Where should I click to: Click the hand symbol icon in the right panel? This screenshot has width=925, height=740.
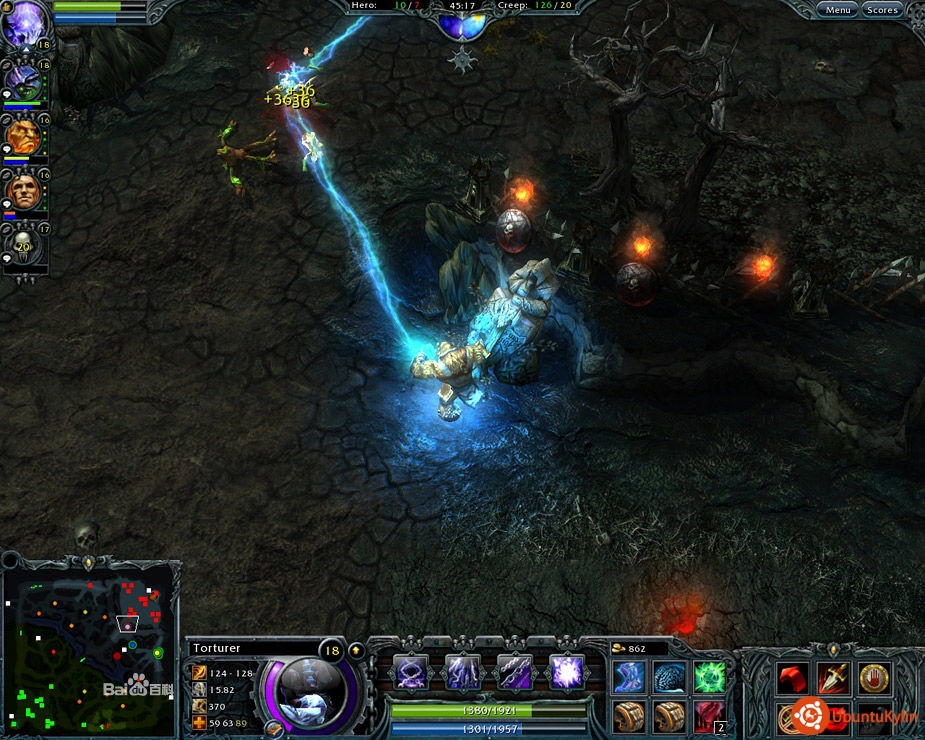pyautogui.click(x=875, y=679)
